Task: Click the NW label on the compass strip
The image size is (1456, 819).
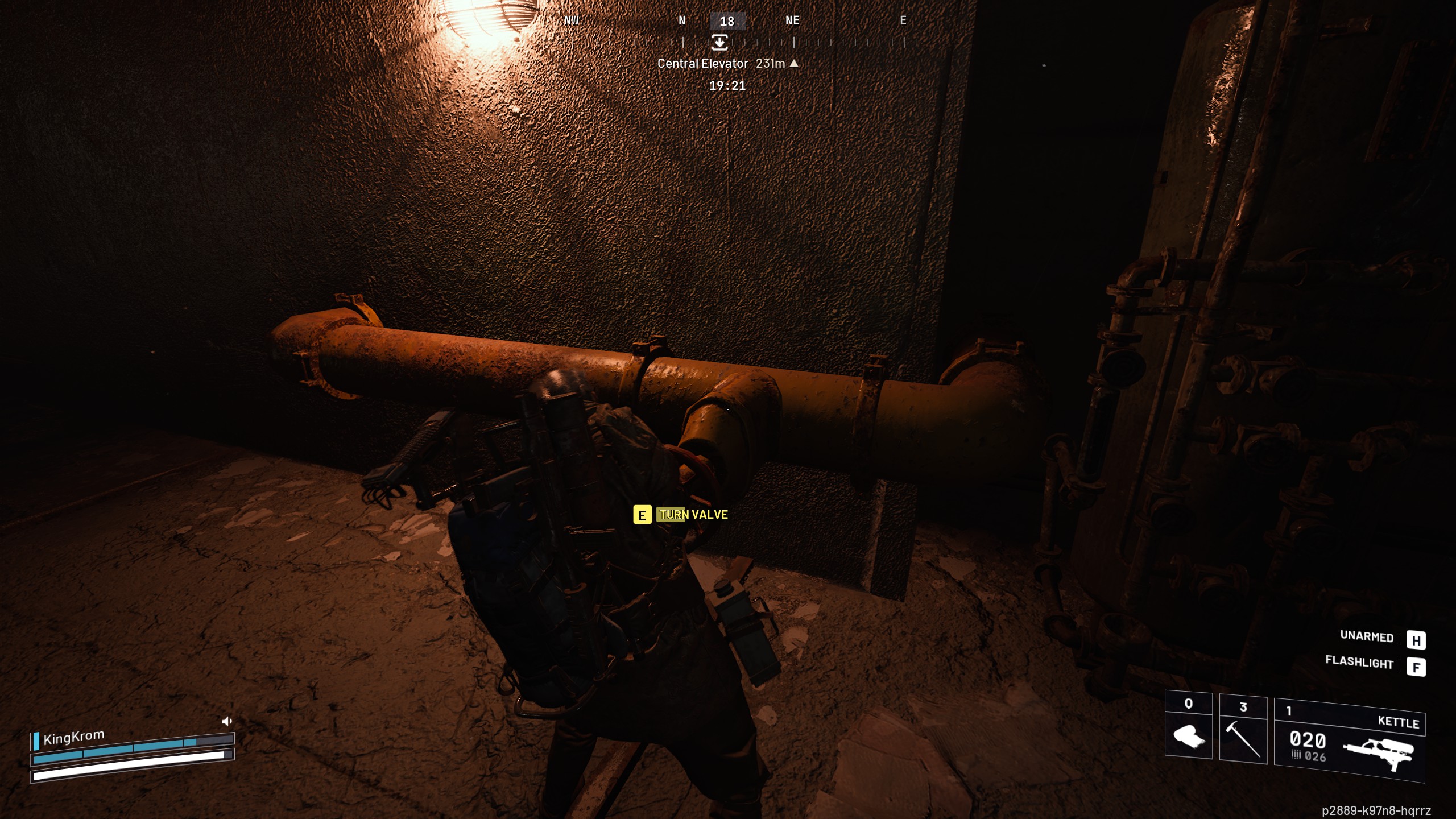Action: point(571,21)
